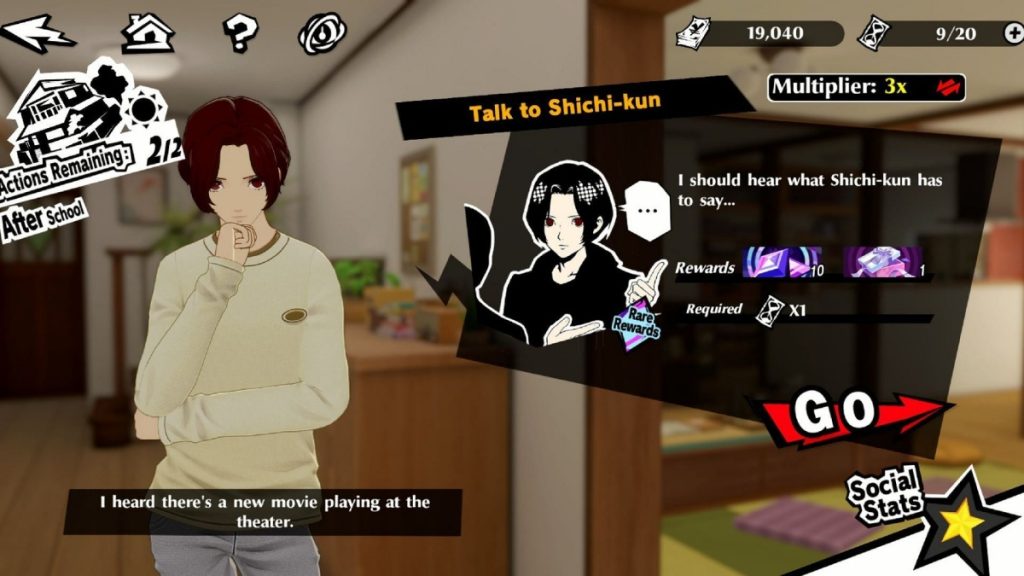Open the home screen icon
Viewport: 1024px width, 576px height.
click(148, 33)
